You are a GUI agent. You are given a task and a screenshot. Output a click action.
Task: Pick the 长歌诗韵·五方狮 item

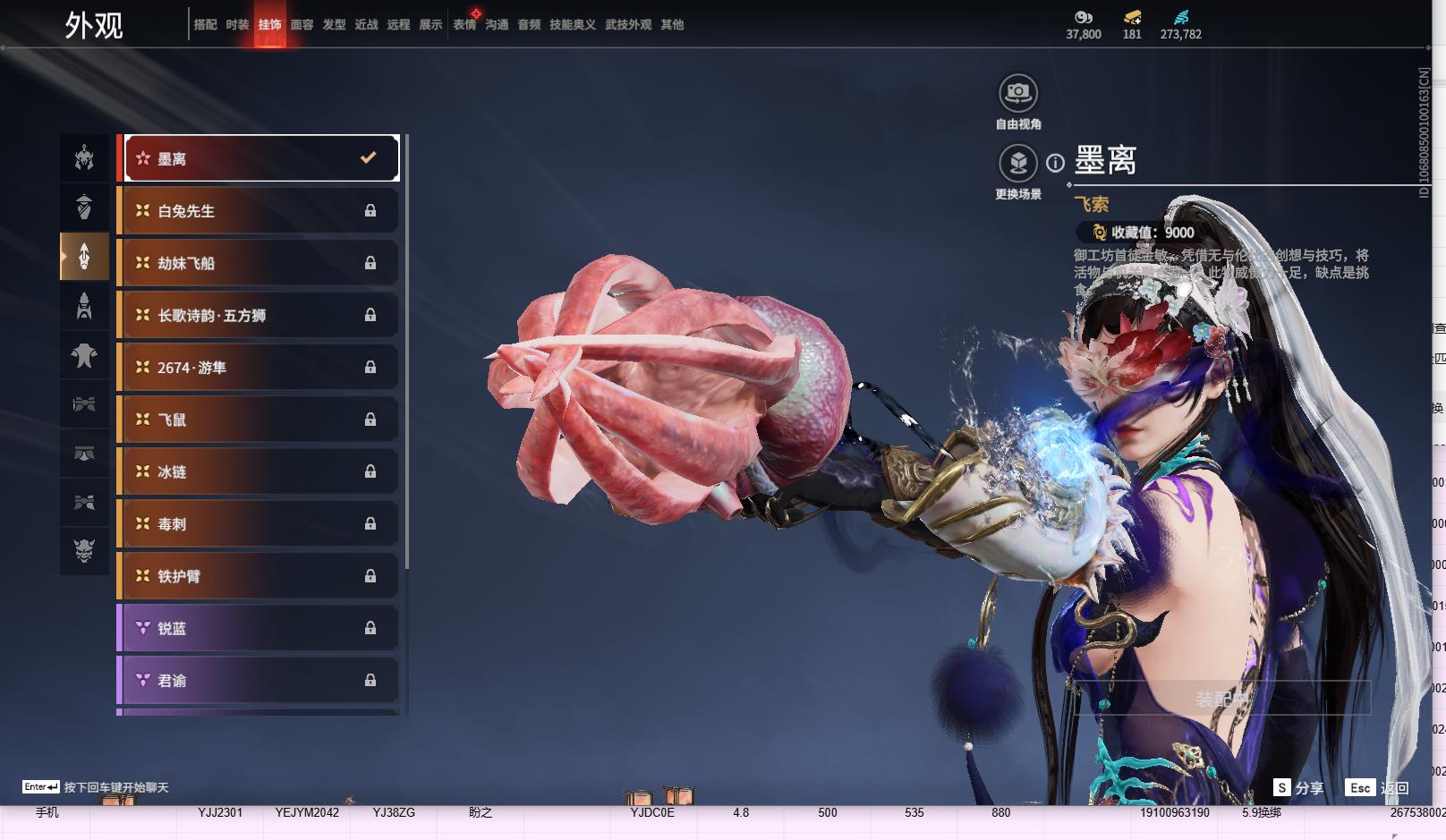pyautogui.click(x=260, y=315)
